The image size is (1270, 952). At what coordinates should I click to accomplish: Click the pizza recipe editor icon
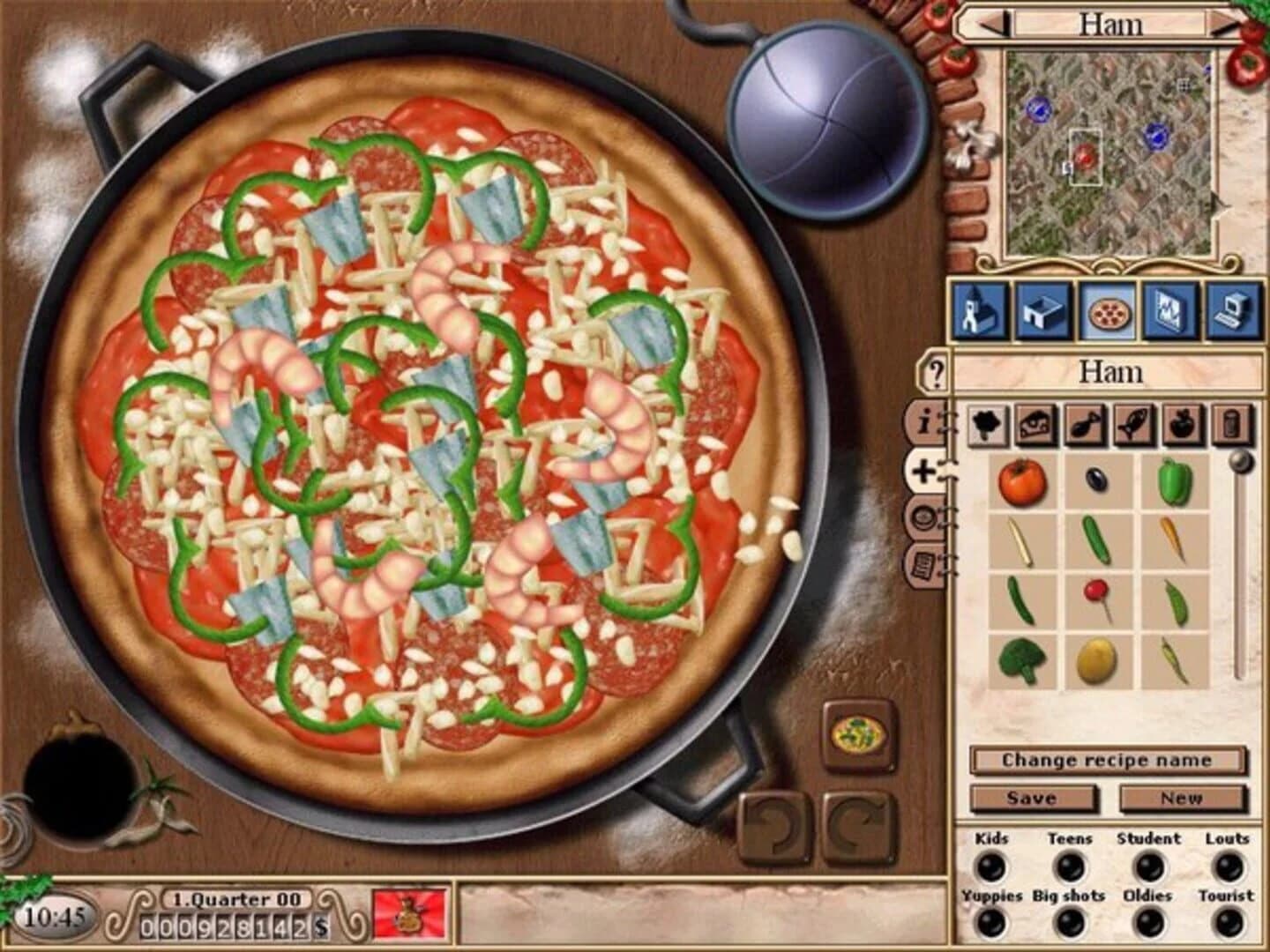[1109, 313]
